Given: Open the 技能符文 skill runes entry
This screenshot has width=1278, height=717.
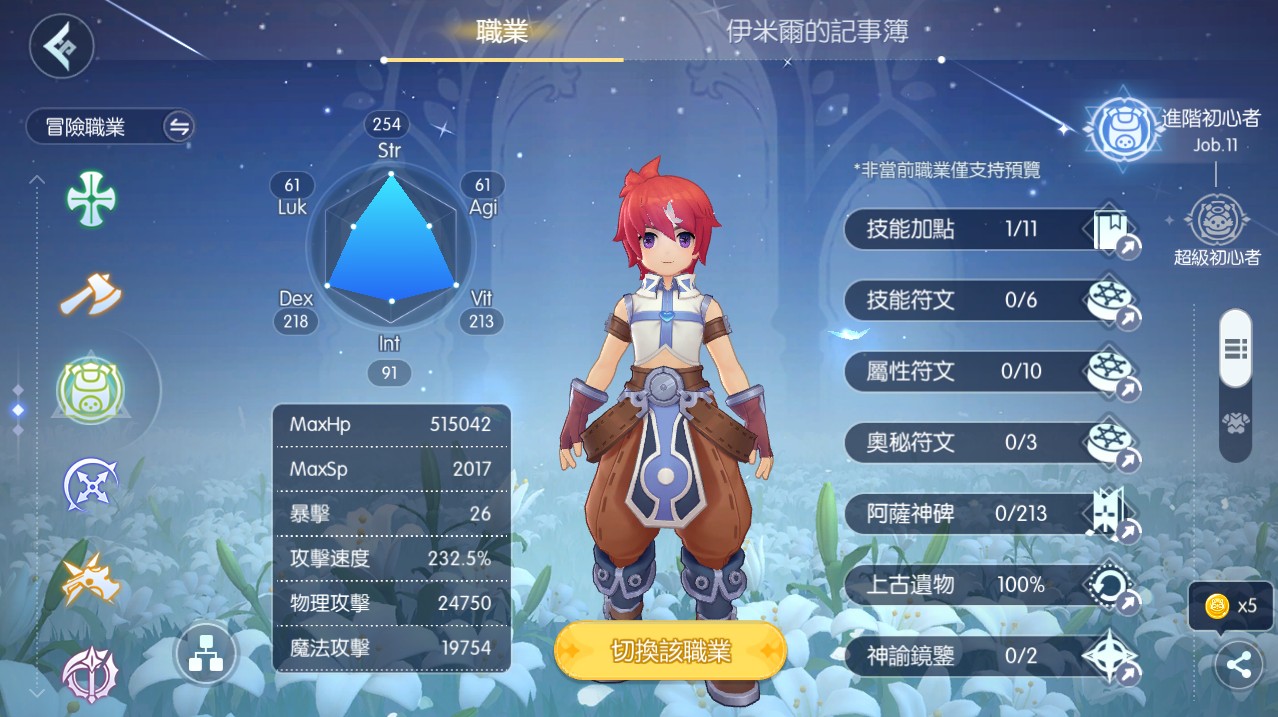Looking at the screenshot, I should [991, 301].
